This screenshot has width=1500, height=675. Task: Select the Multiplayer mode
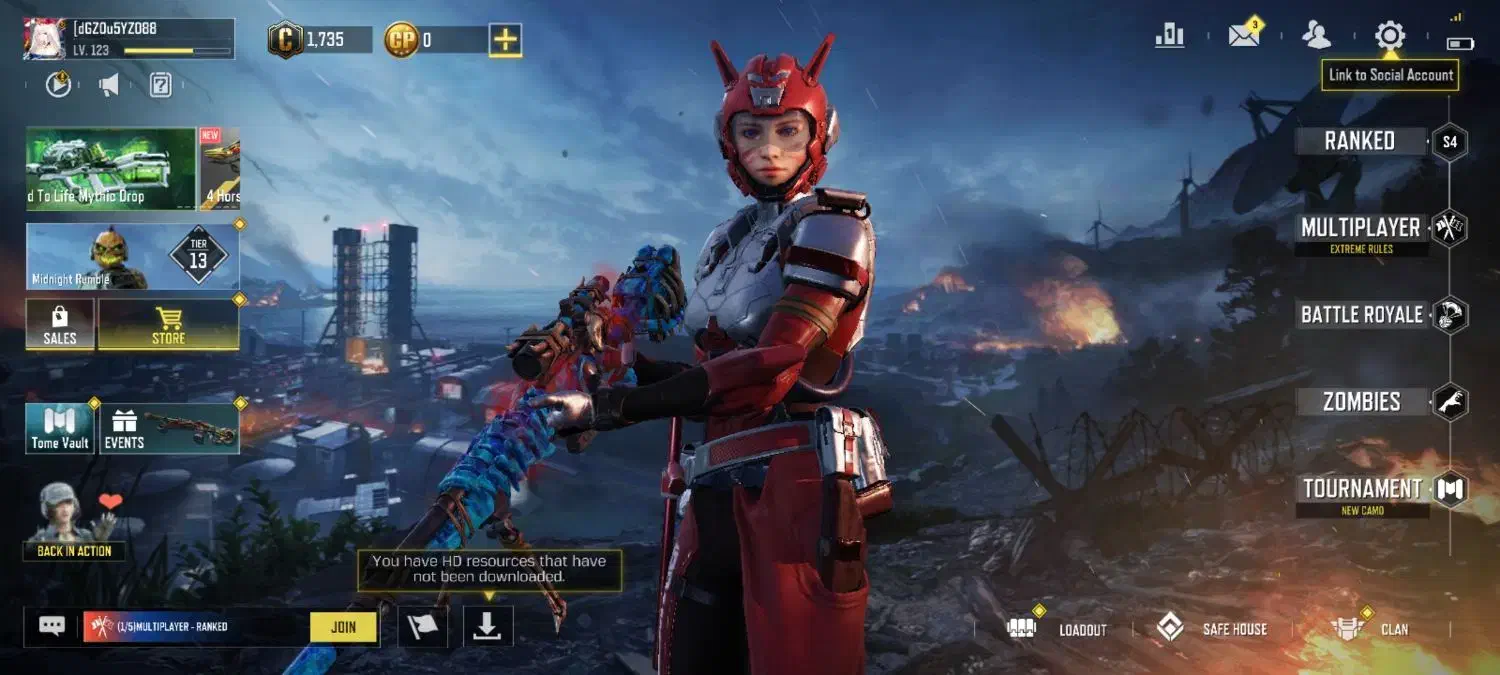point(1360,228)
